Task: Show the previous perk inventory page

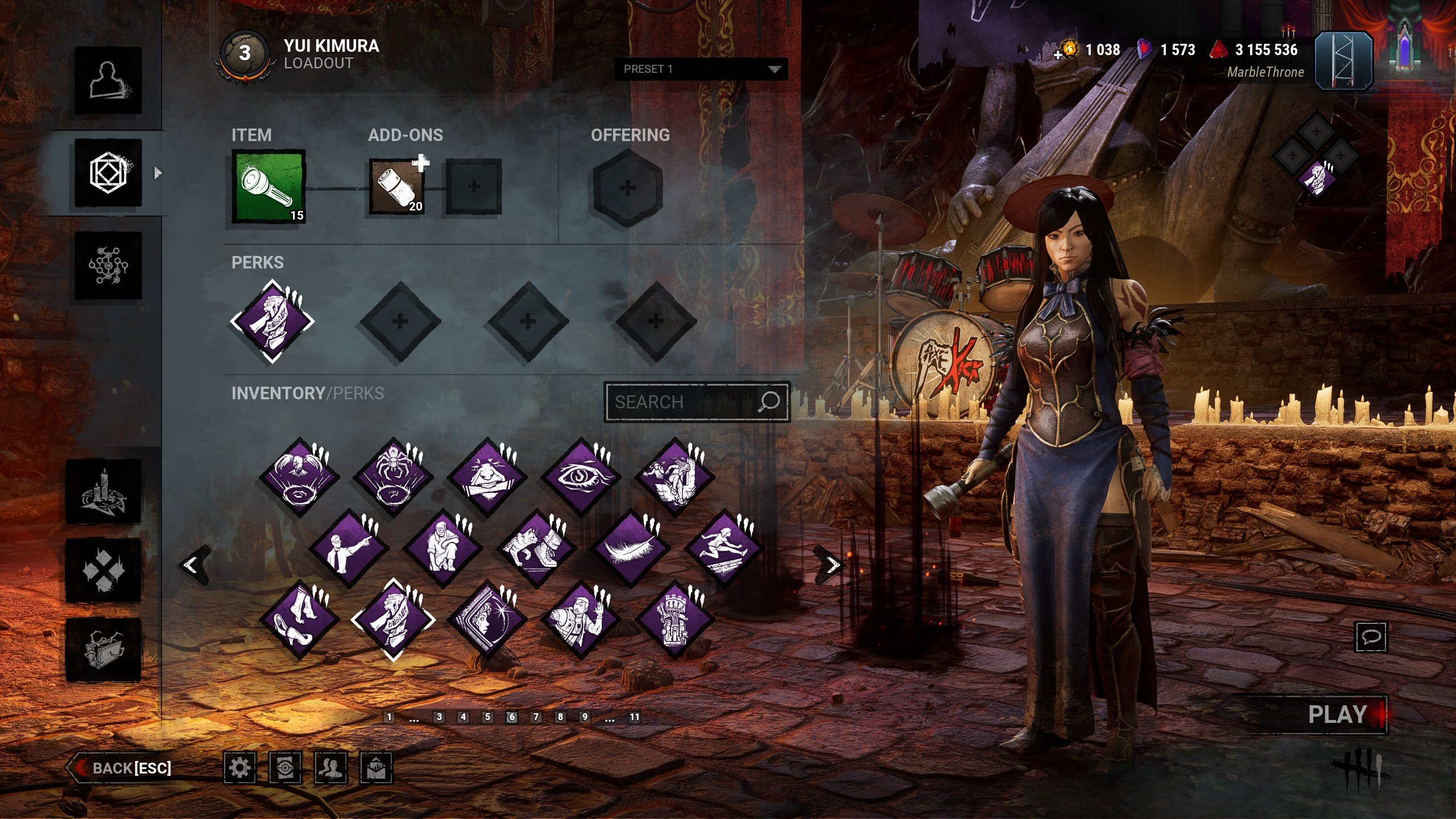Action: pos(192,565)
